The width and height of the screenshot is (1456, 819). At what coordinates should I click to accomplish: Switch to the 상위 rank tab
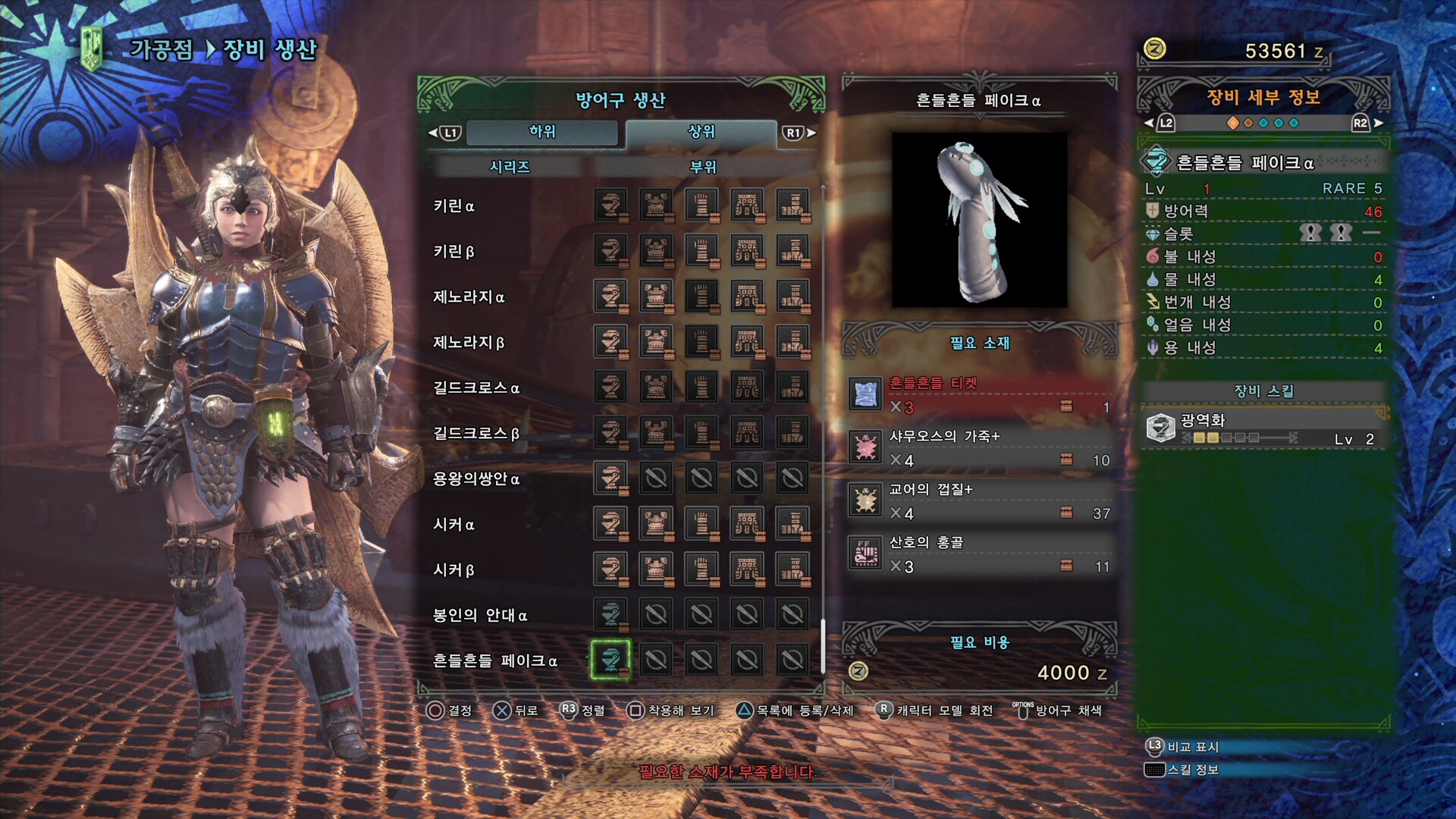click(x=701, y=132)
